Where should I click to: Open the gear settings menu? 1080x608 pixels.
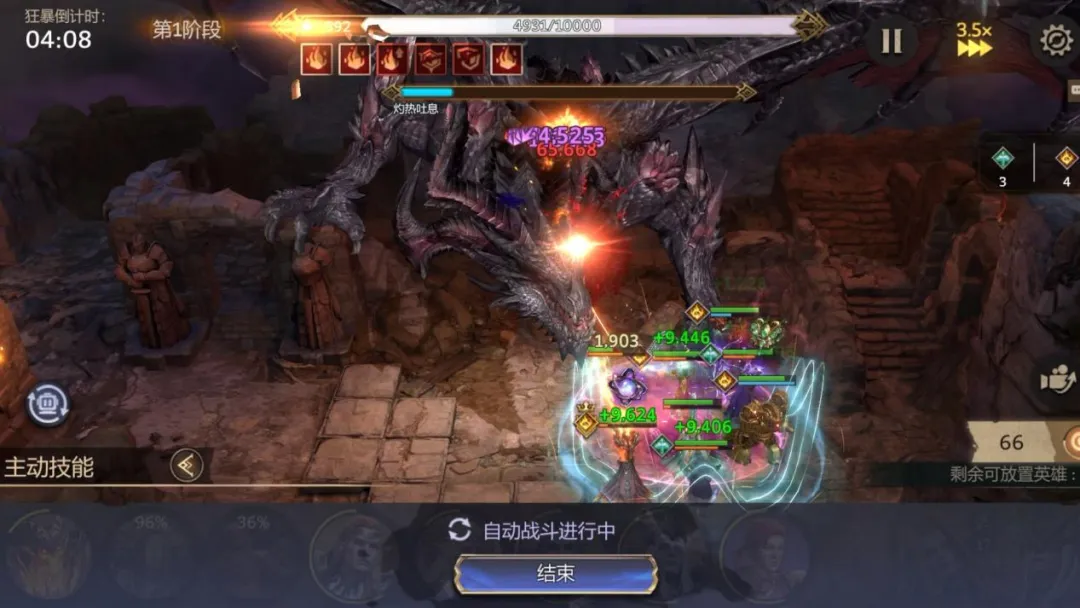coord(1056,40)
